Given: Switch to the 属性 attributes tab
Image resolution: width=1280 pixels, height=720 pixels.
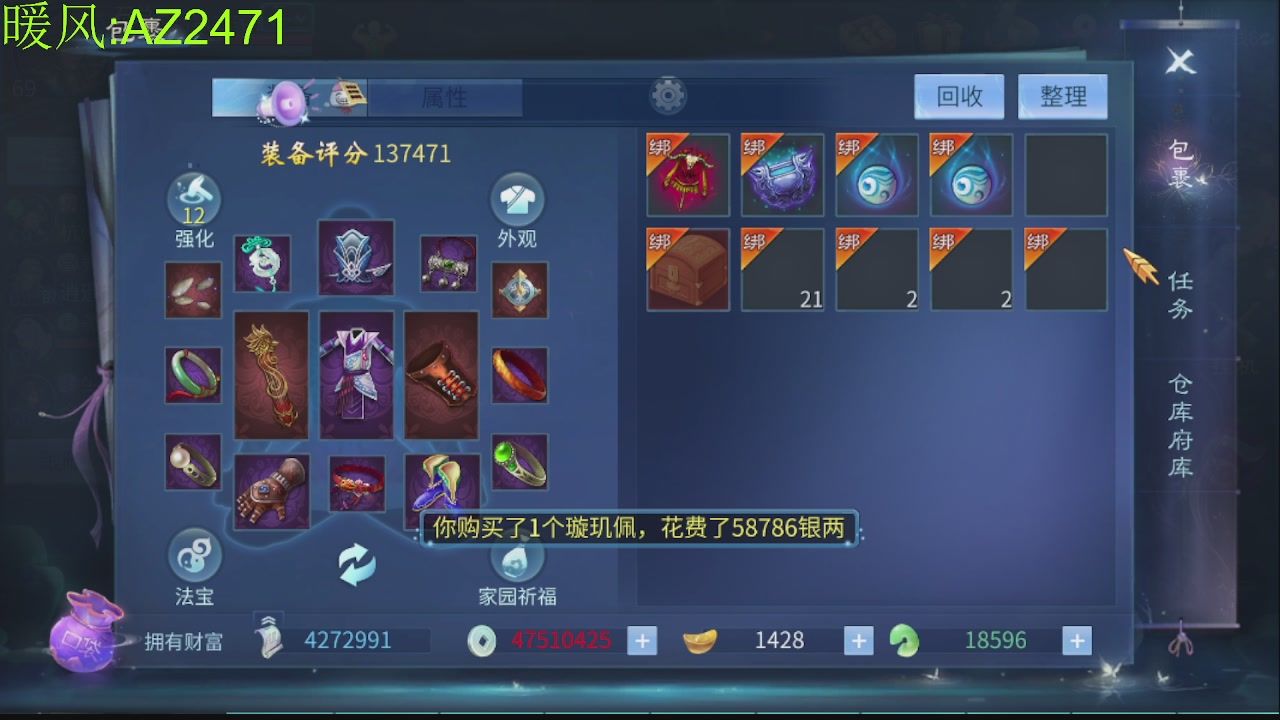Looking at the screenshot, I should pos(447,97).
